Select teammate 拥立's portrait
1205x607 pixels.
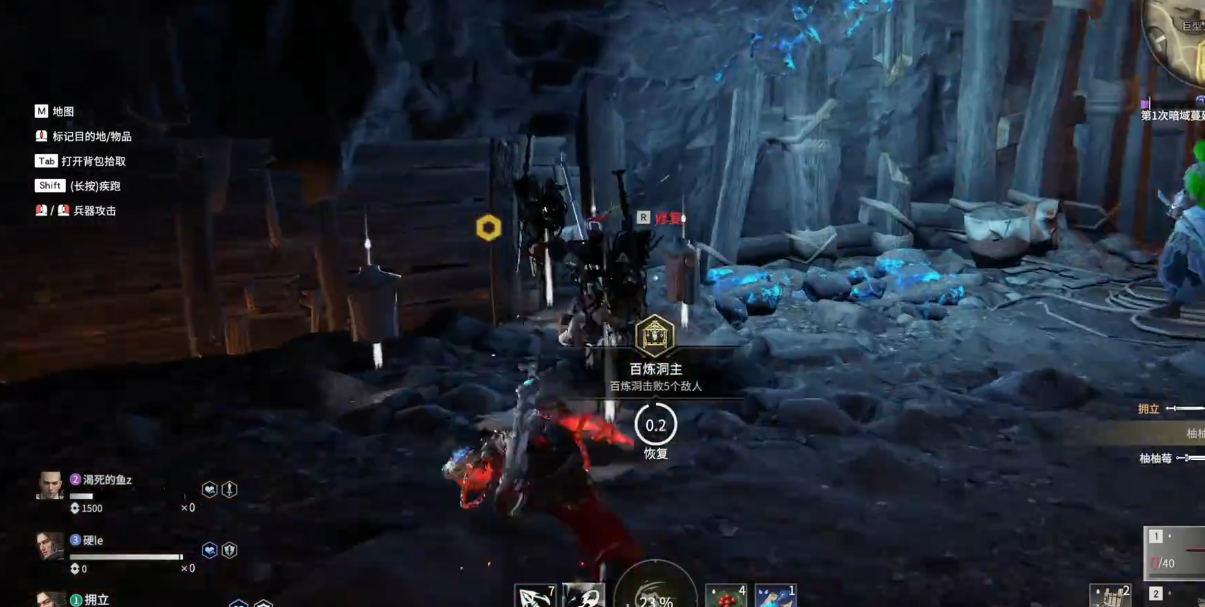50,599
